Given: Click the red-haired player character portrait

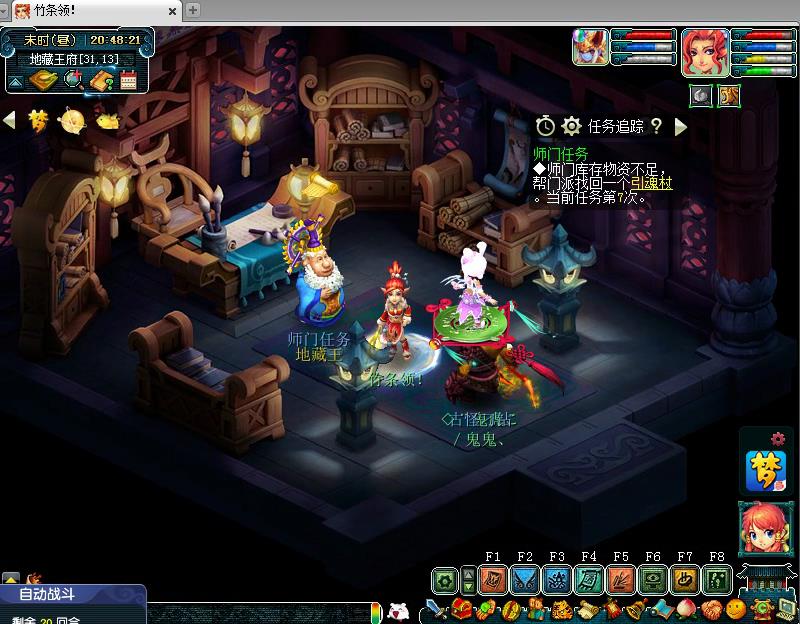Looking at the screenshot, I should [x=704, y=51].
